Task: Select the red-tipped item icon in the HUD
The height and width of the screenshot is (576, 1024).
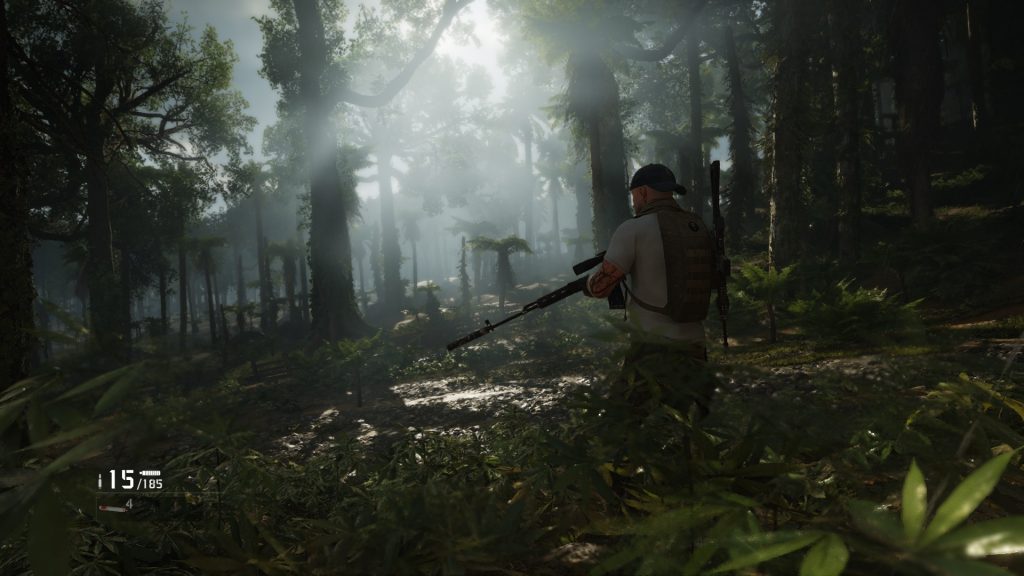Action: [111, 508]
